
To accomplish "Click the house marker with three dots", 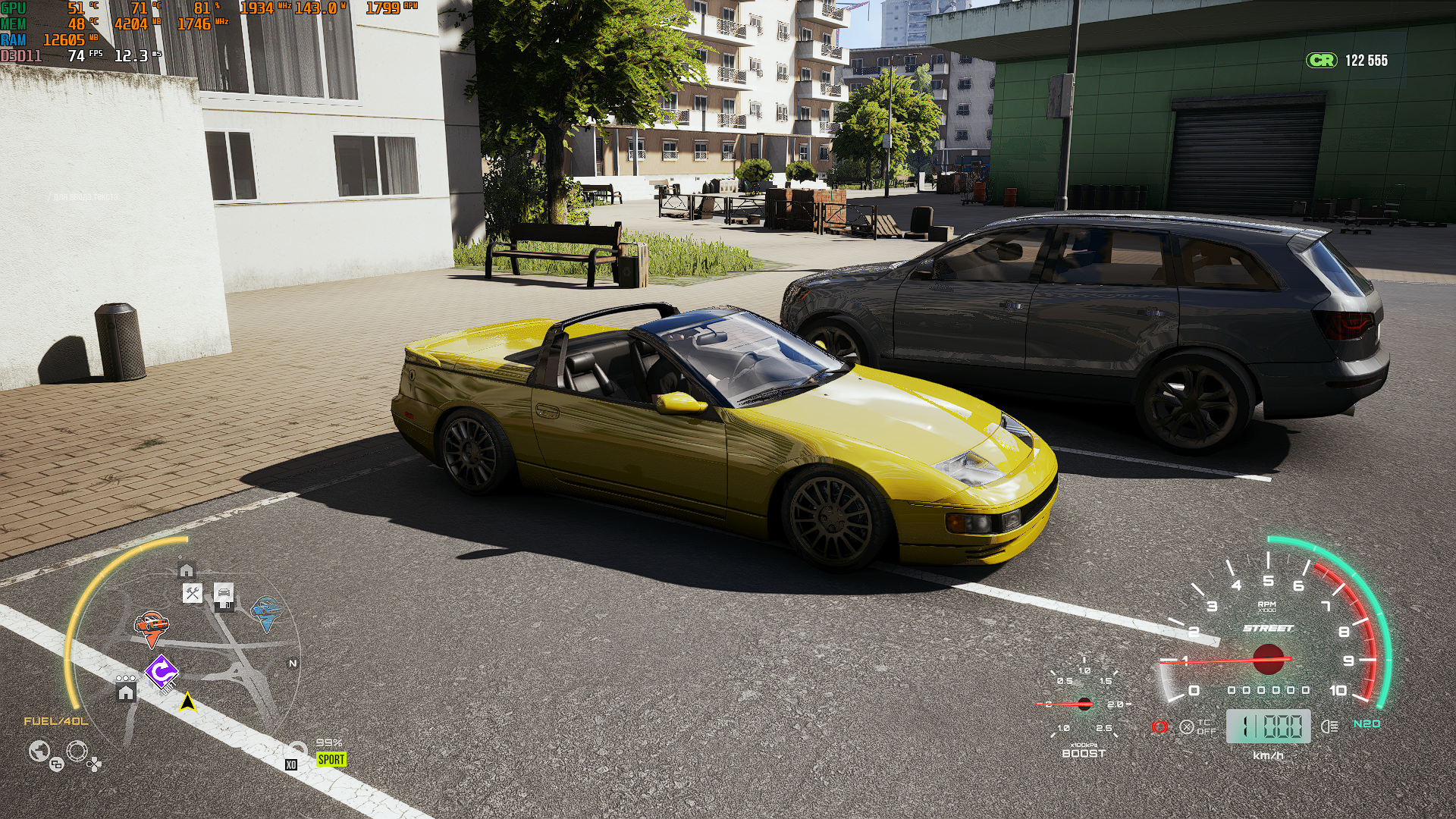I will click(x=126, y=690).
